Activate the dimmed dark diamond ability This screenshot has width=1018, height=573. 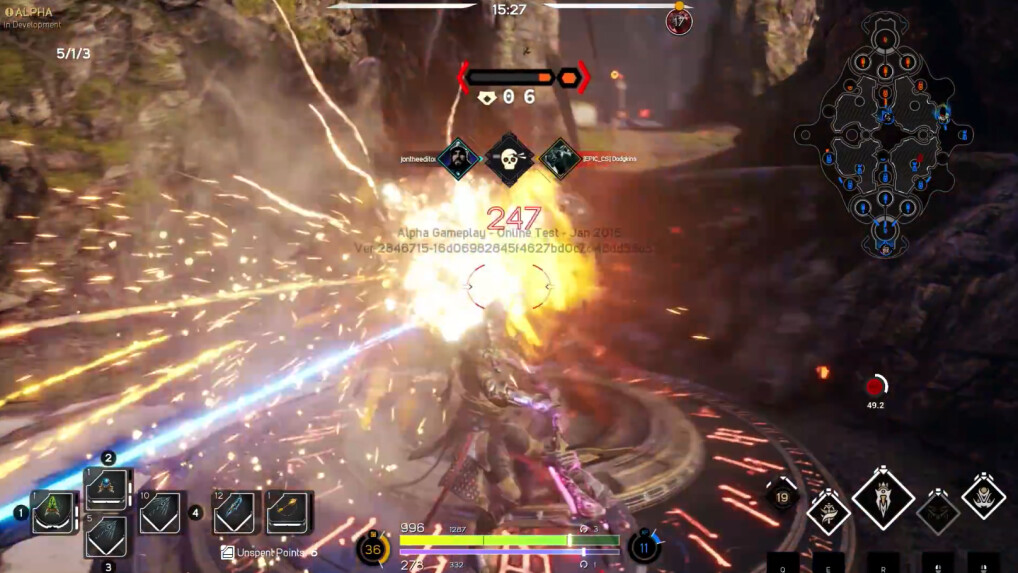tap(938, 511)
